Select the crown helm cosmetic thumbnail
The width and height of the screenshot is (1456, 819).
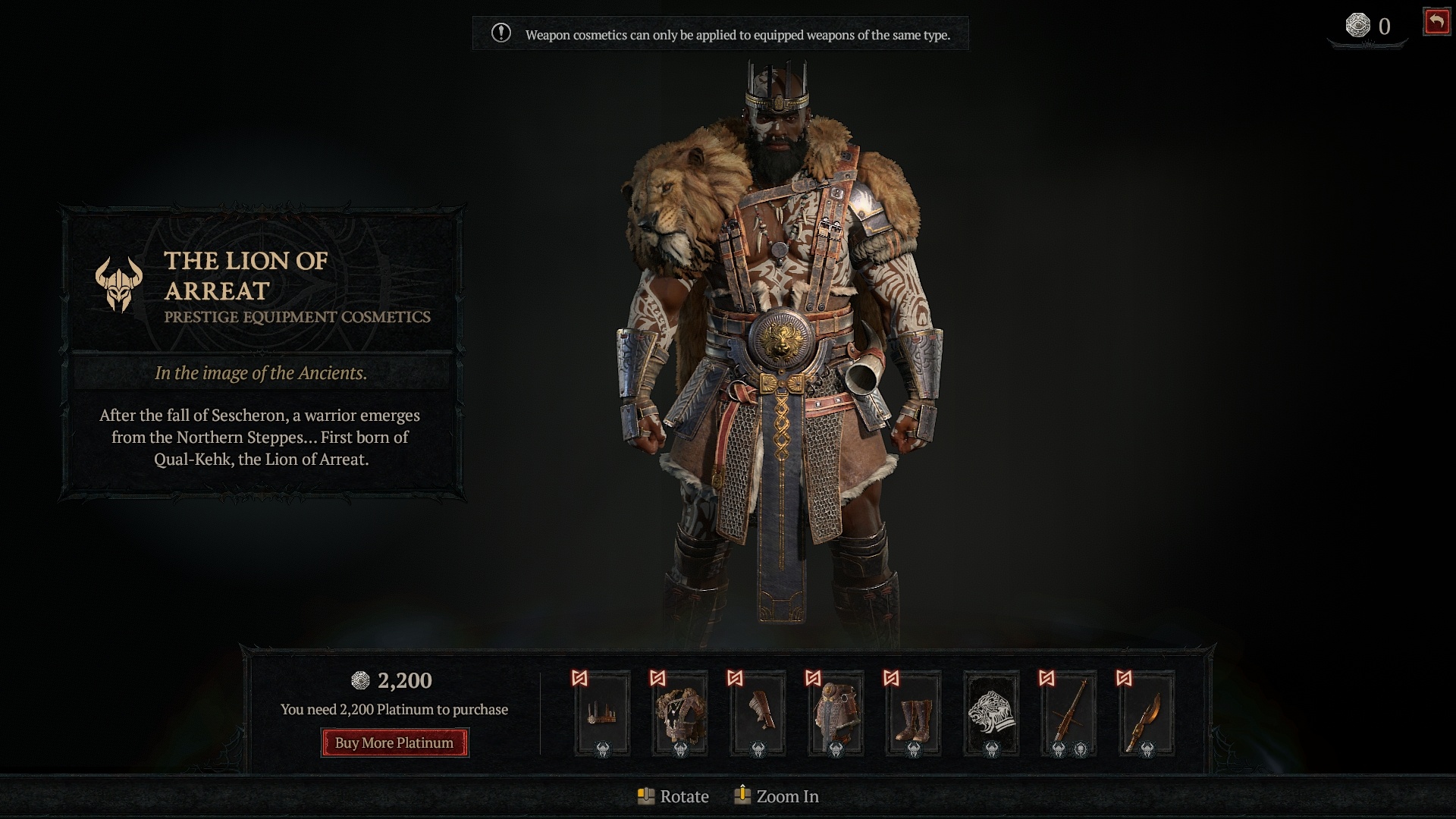pyautogui.click(x=602, y=713)
